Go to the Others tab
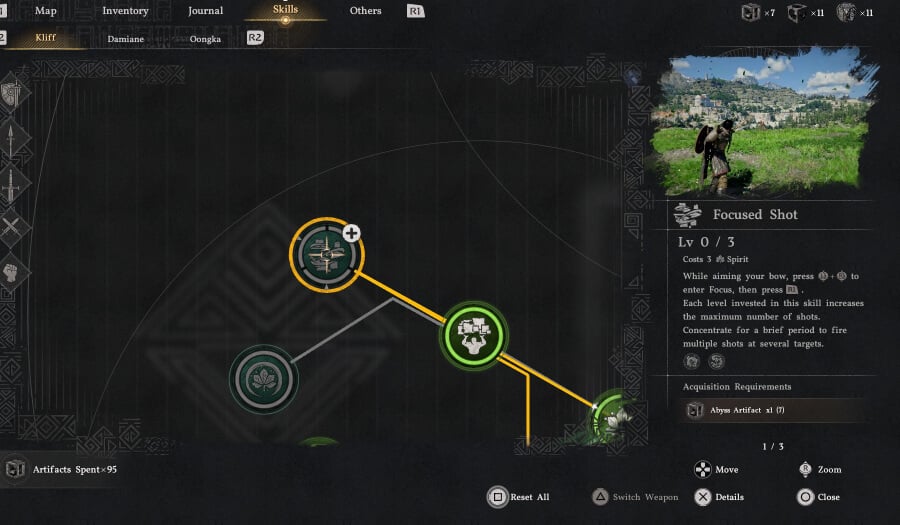The image size is (900, 525). coord(365,11)
